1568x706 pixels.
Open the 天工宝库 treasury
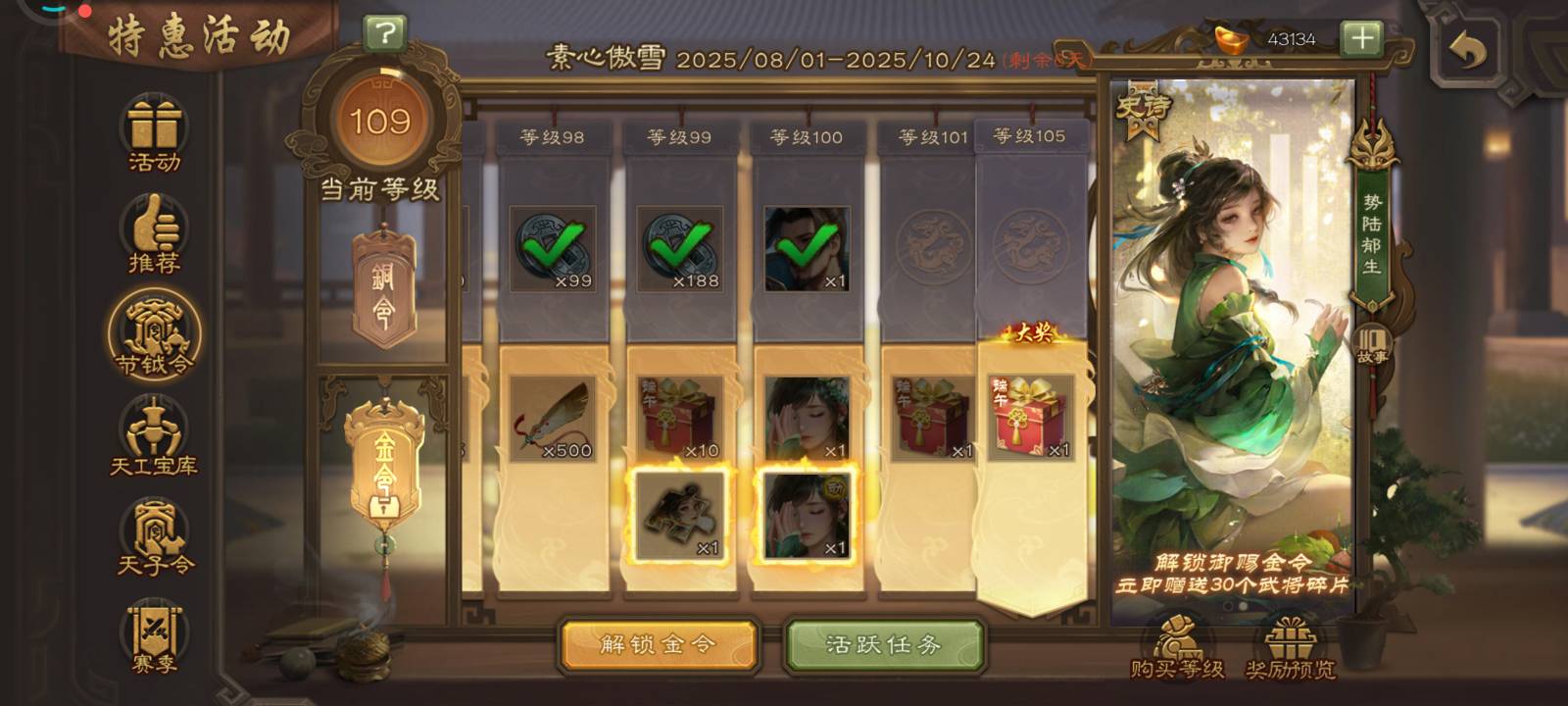(x=155, y=437)
